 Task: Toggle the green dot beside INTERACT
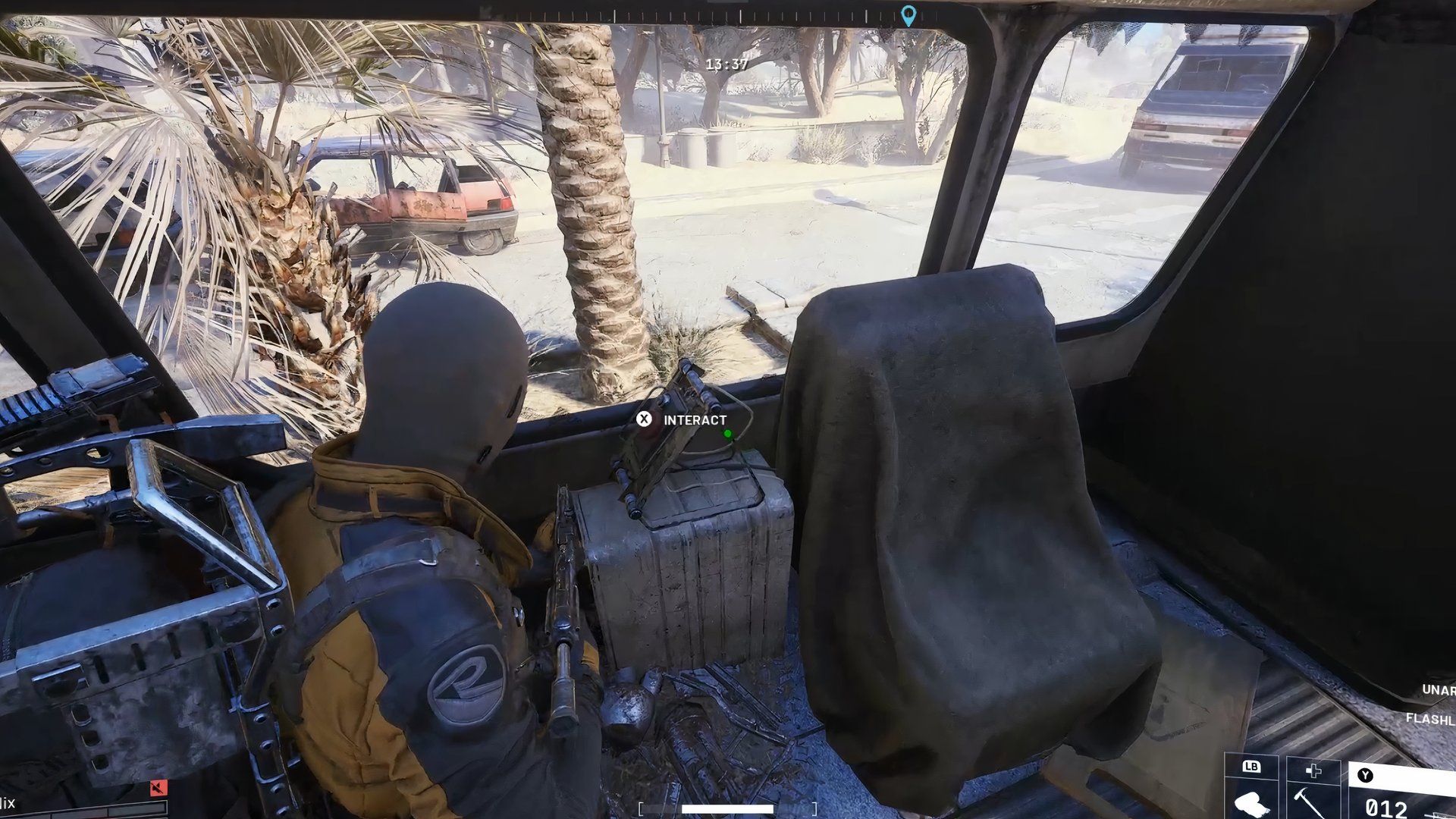click(726, 434)
